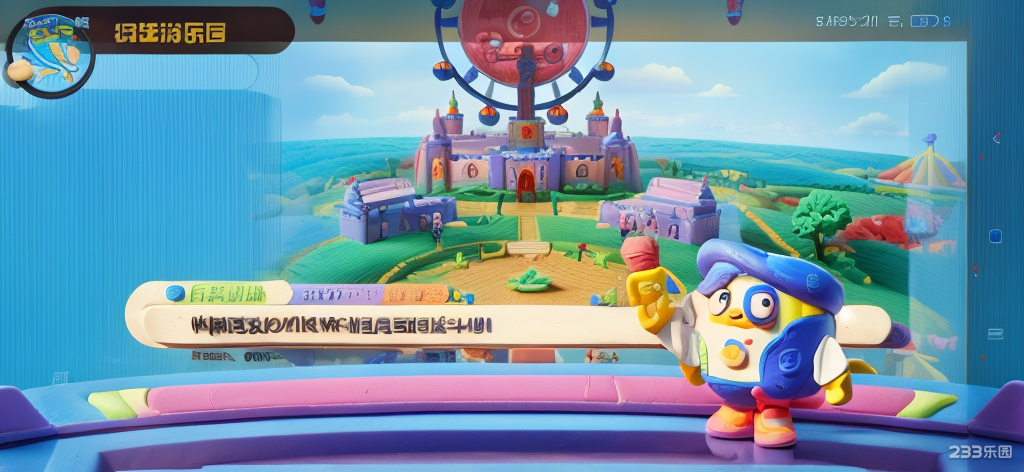This screenshot has width=1024, height=472.
Task: Continue the dialogue by clicking the cream text bar
Action: [x=400, y=326]
